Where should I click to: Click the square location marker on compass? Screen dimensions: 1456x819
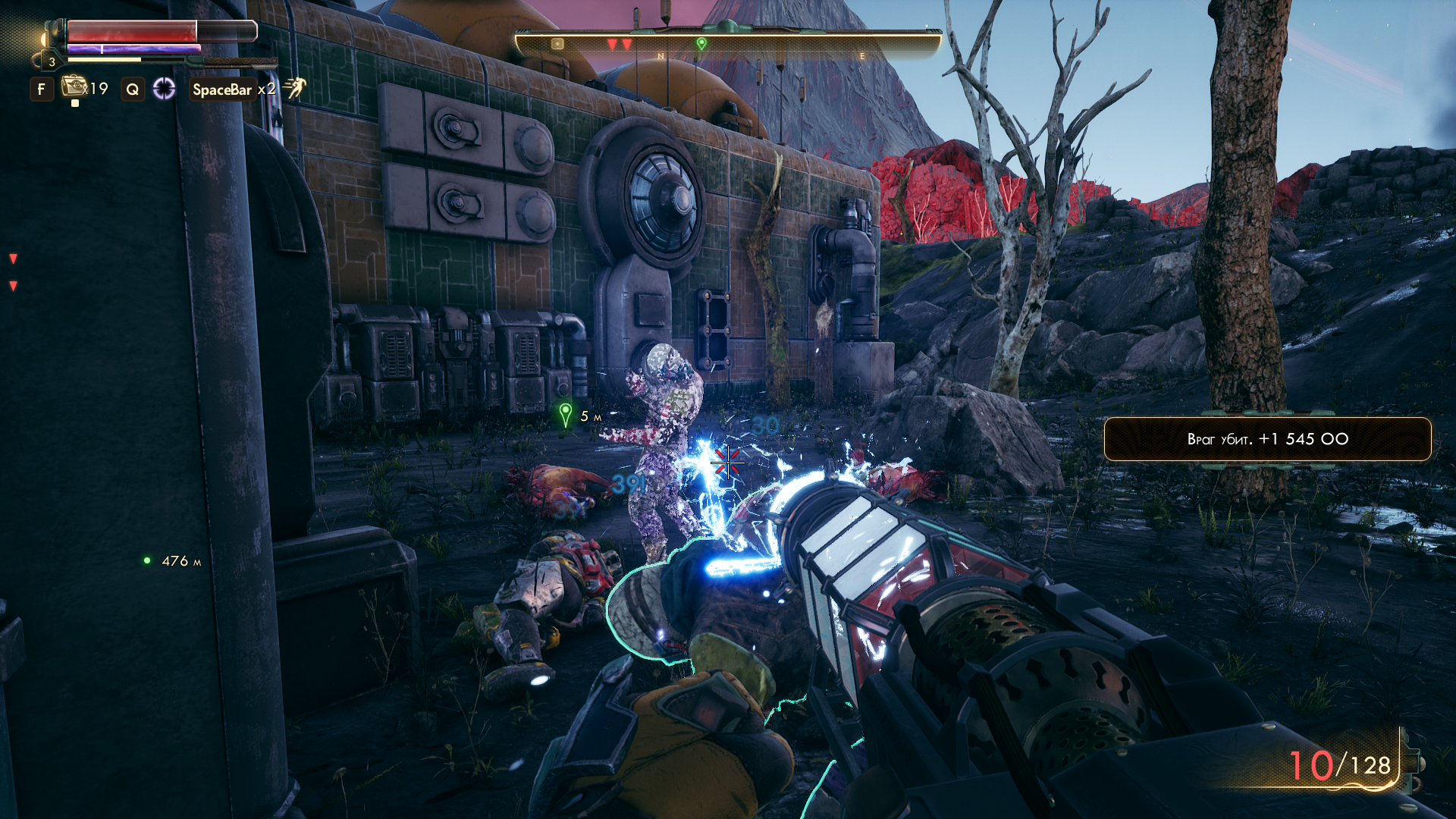click(x=557, y=44)
